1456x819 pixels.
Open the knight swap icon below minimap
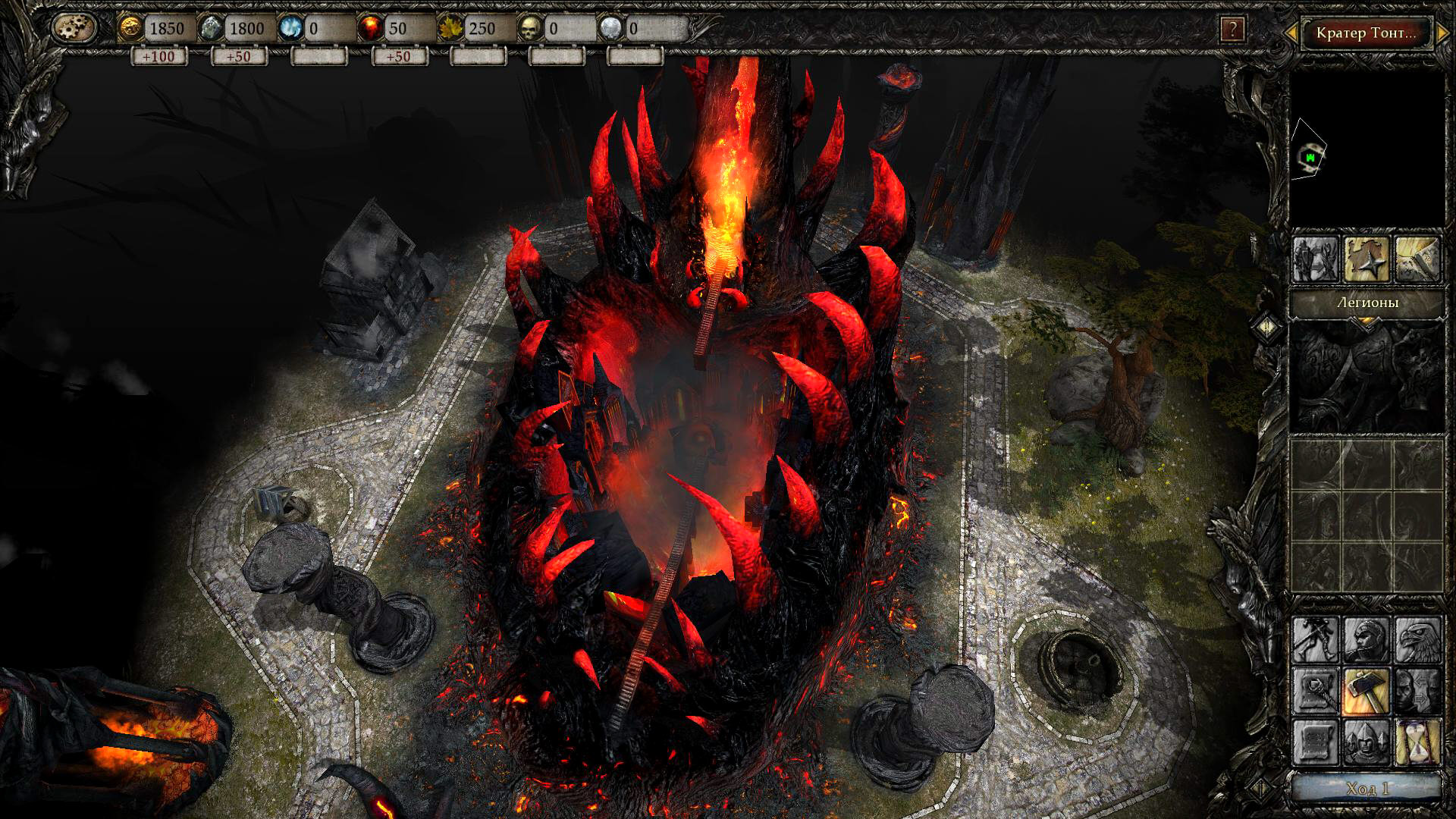point(1316,259)
